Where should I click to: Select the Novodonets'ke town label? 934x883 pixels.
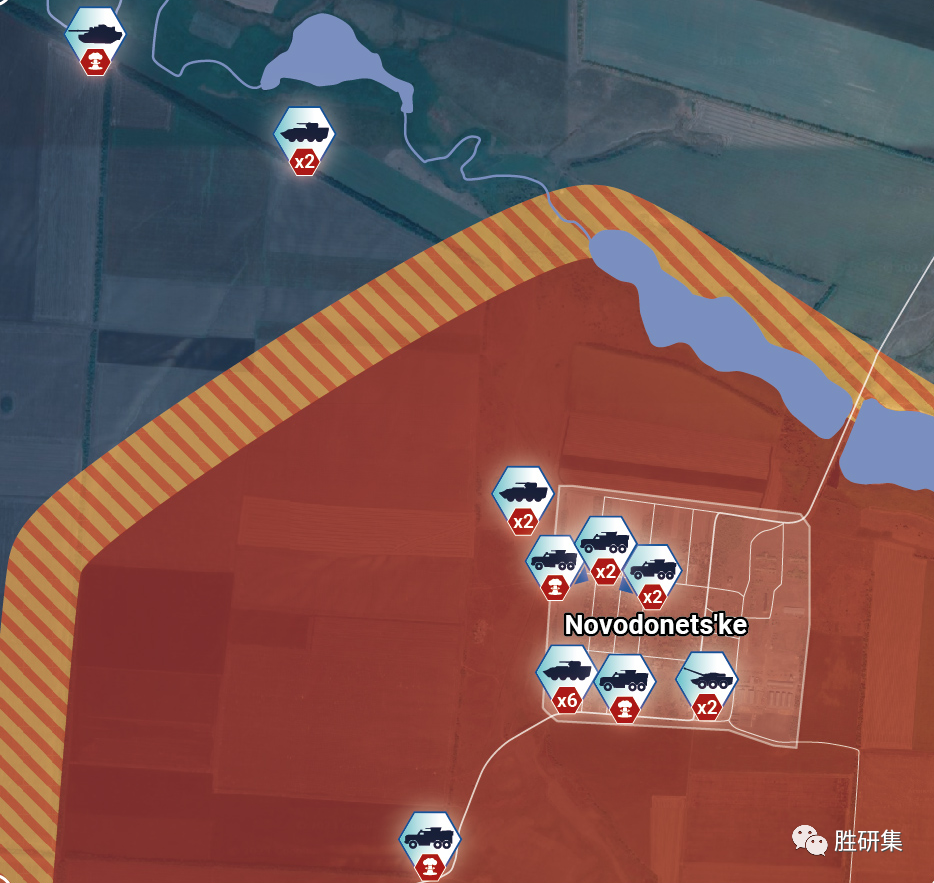[655, 625]
